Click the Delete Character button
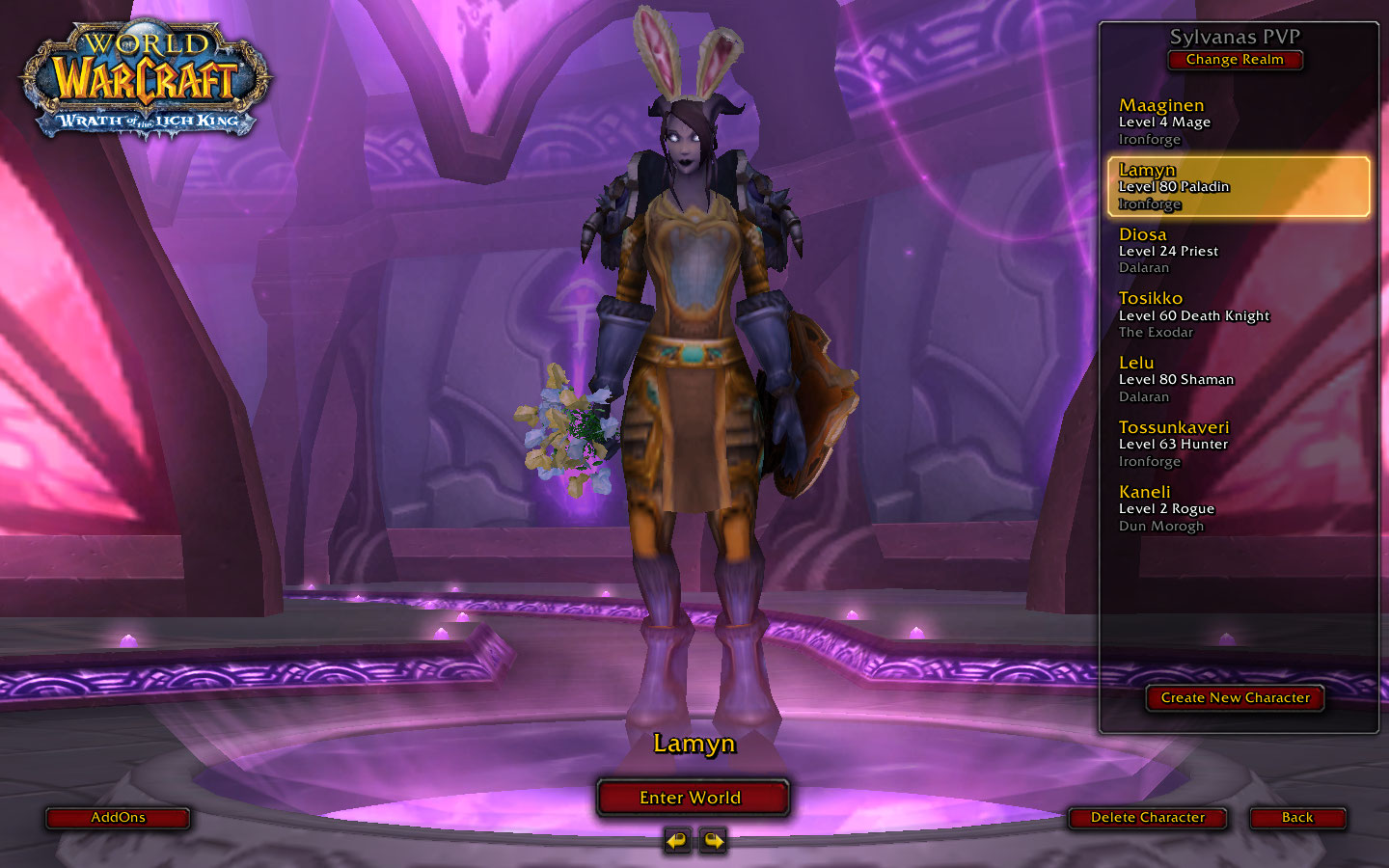 tap(1148, 818)
